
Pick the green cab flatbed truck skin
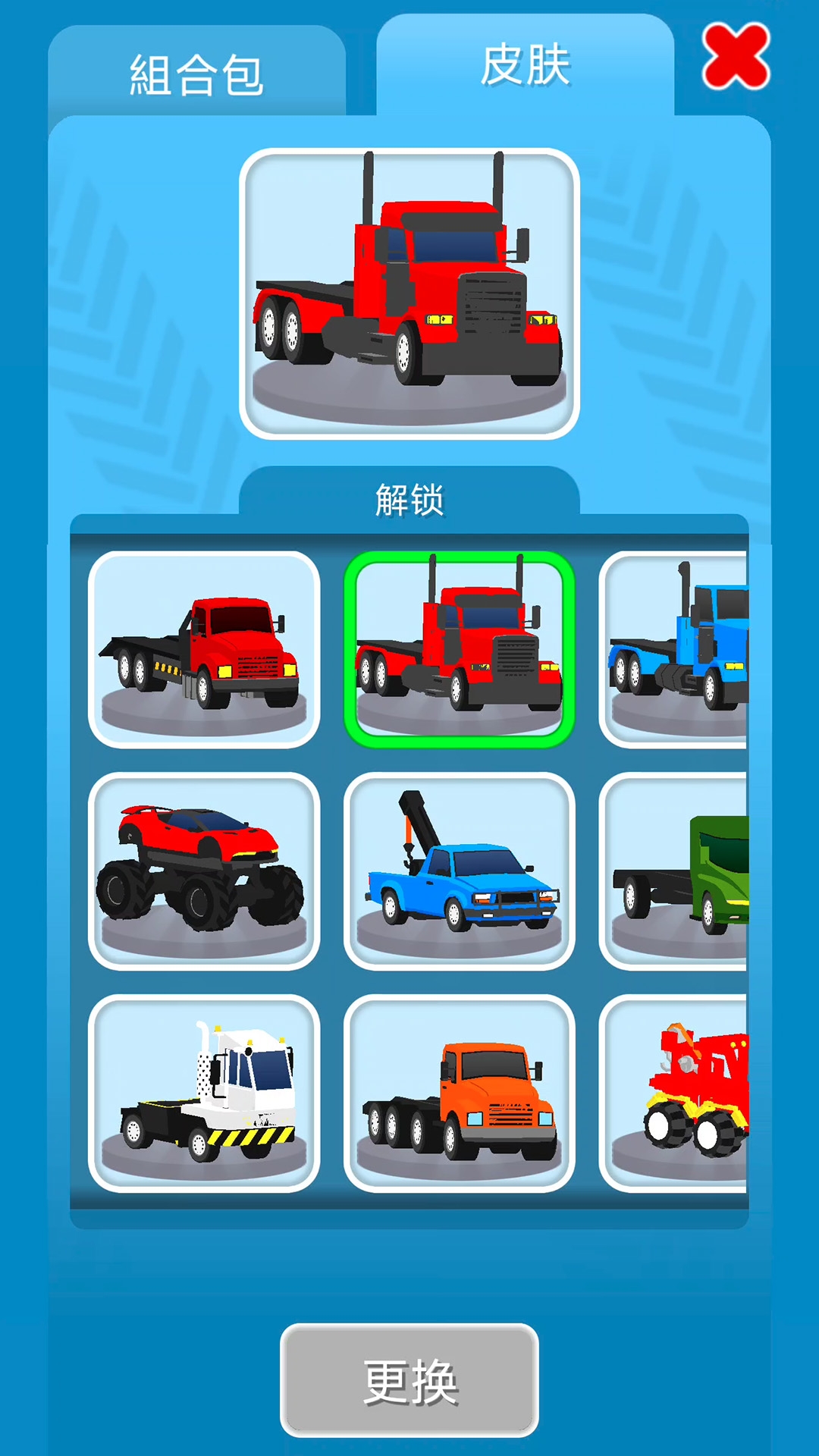pyautogui.click(x=675, y=871)
